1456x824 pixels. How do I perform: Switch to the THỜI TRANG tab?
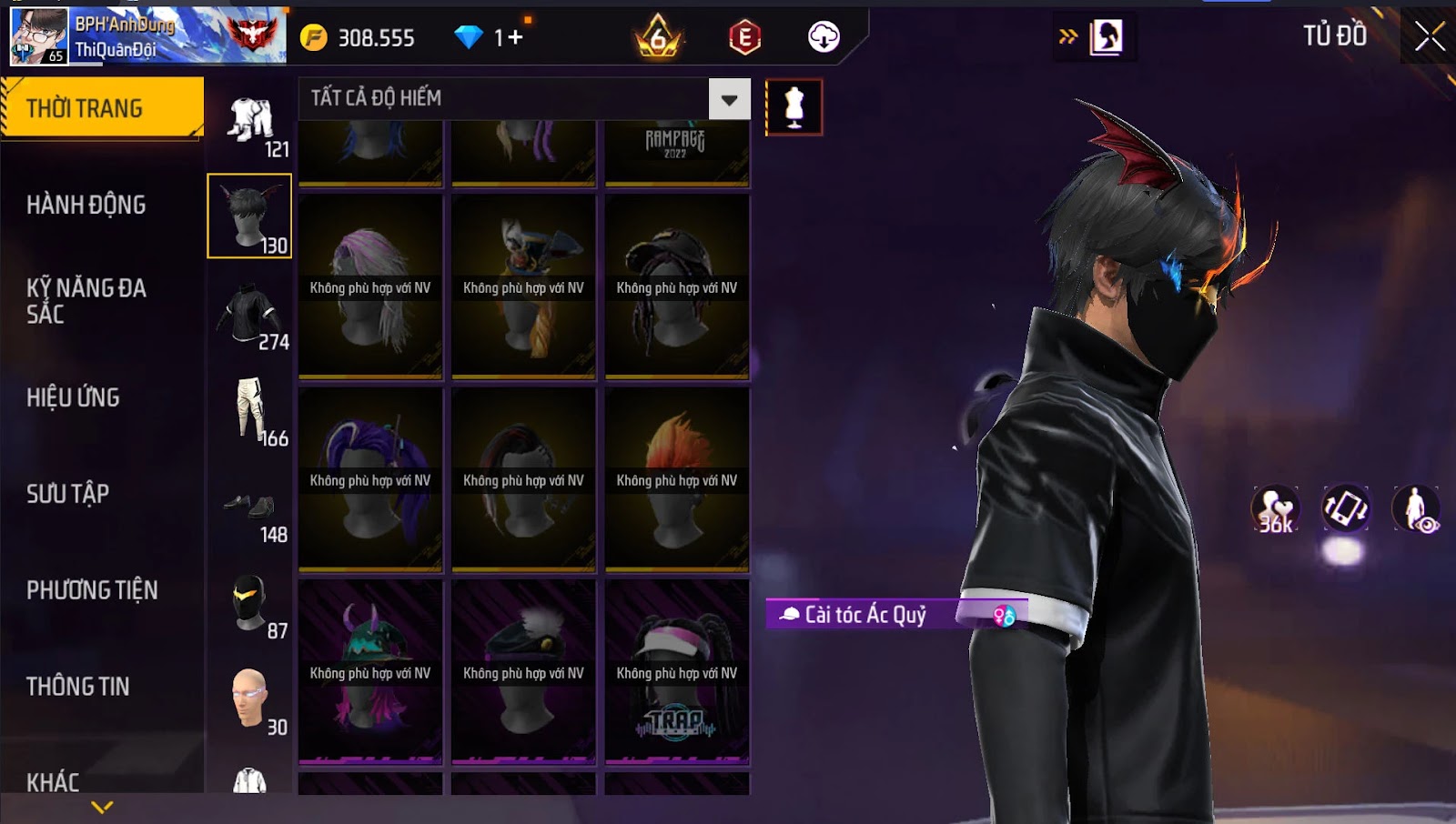pyautogui.click(x=102, y=108)
